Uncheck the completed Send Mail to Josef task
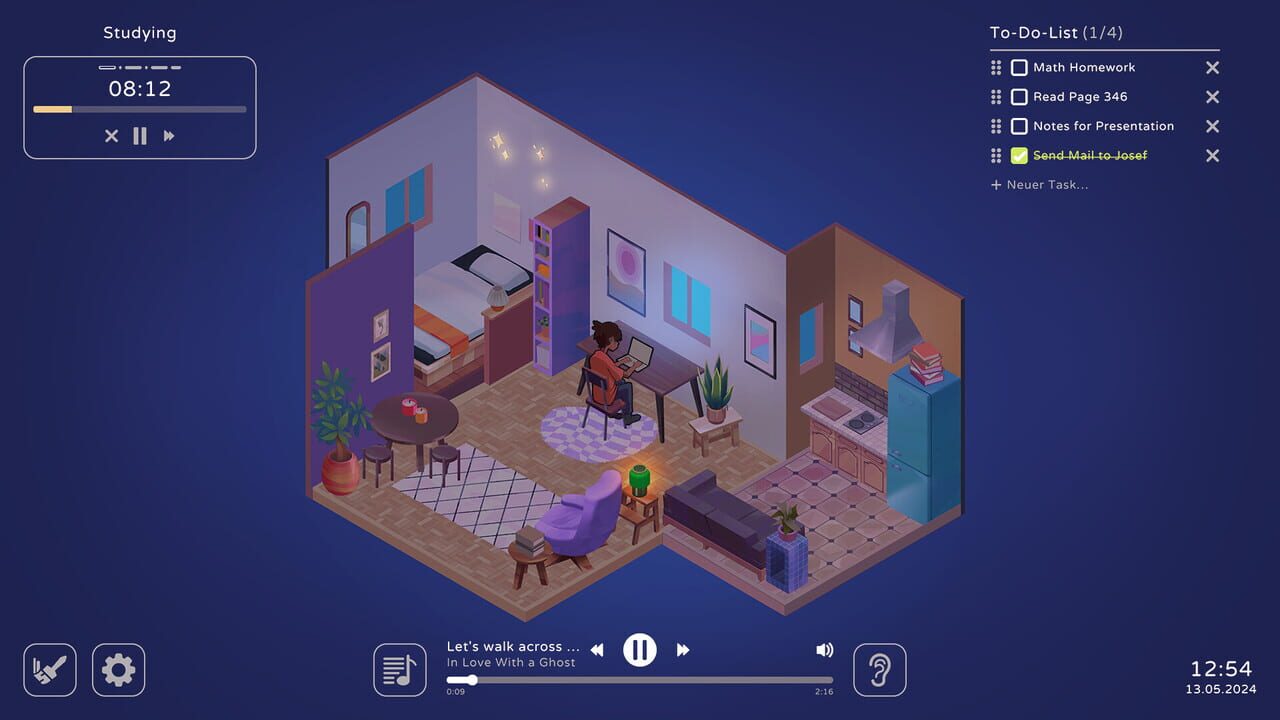 (1019, 155)
